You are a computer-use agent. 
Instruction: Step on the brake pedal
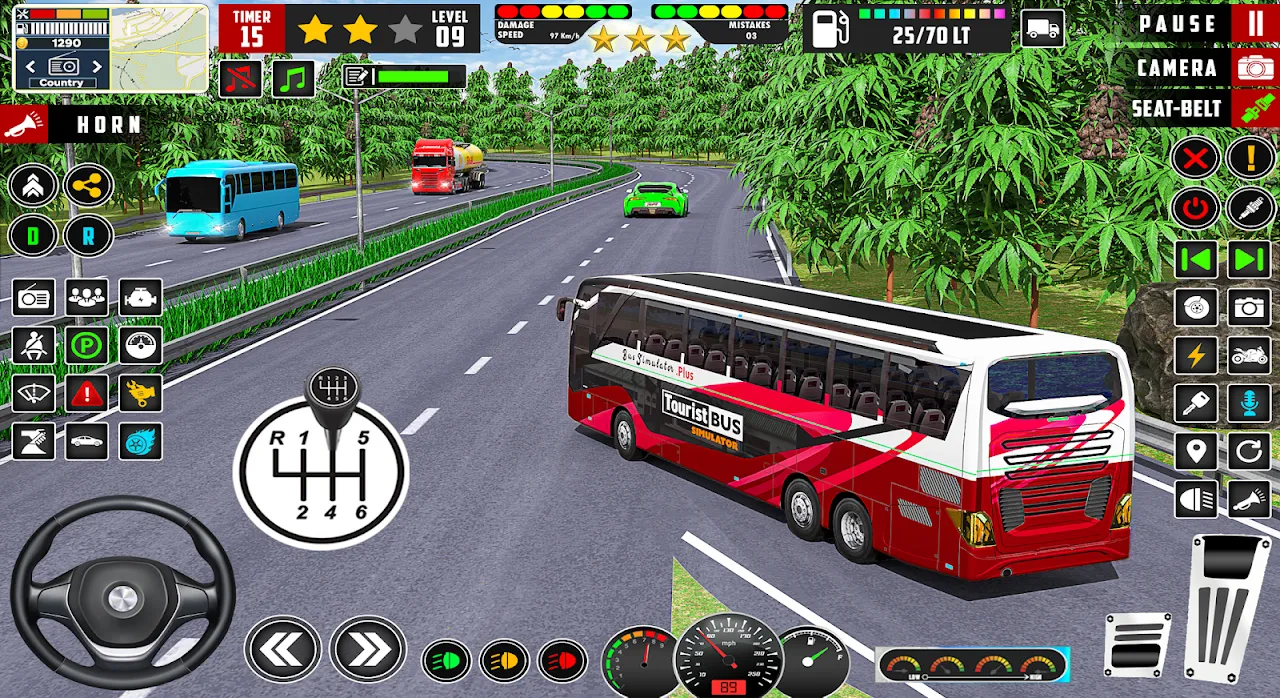click(1138, 645)
